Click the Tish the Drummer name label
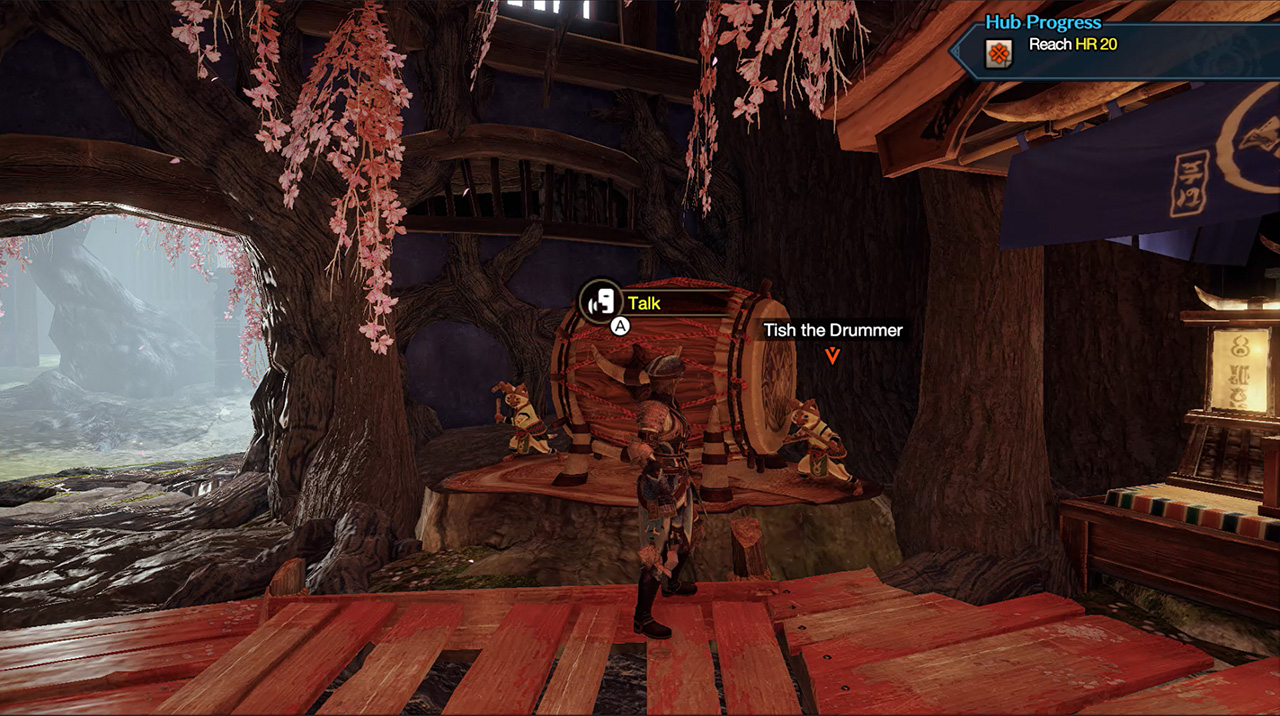This screenshot has height=716, width=1280. 833,330
